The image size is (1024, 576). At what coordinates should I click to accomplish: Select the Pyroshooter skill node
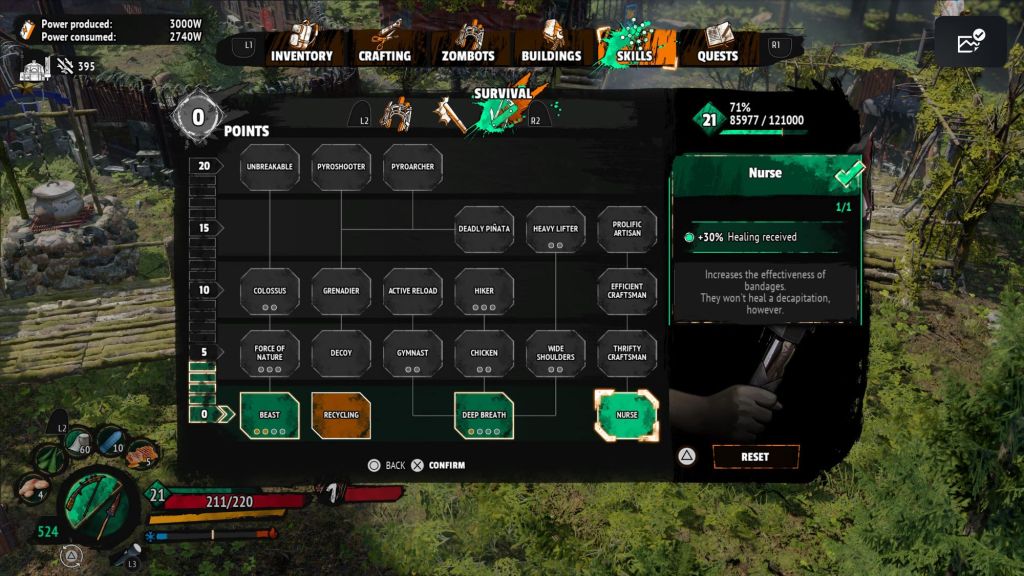pyautogui.click(x=341, y=167)
